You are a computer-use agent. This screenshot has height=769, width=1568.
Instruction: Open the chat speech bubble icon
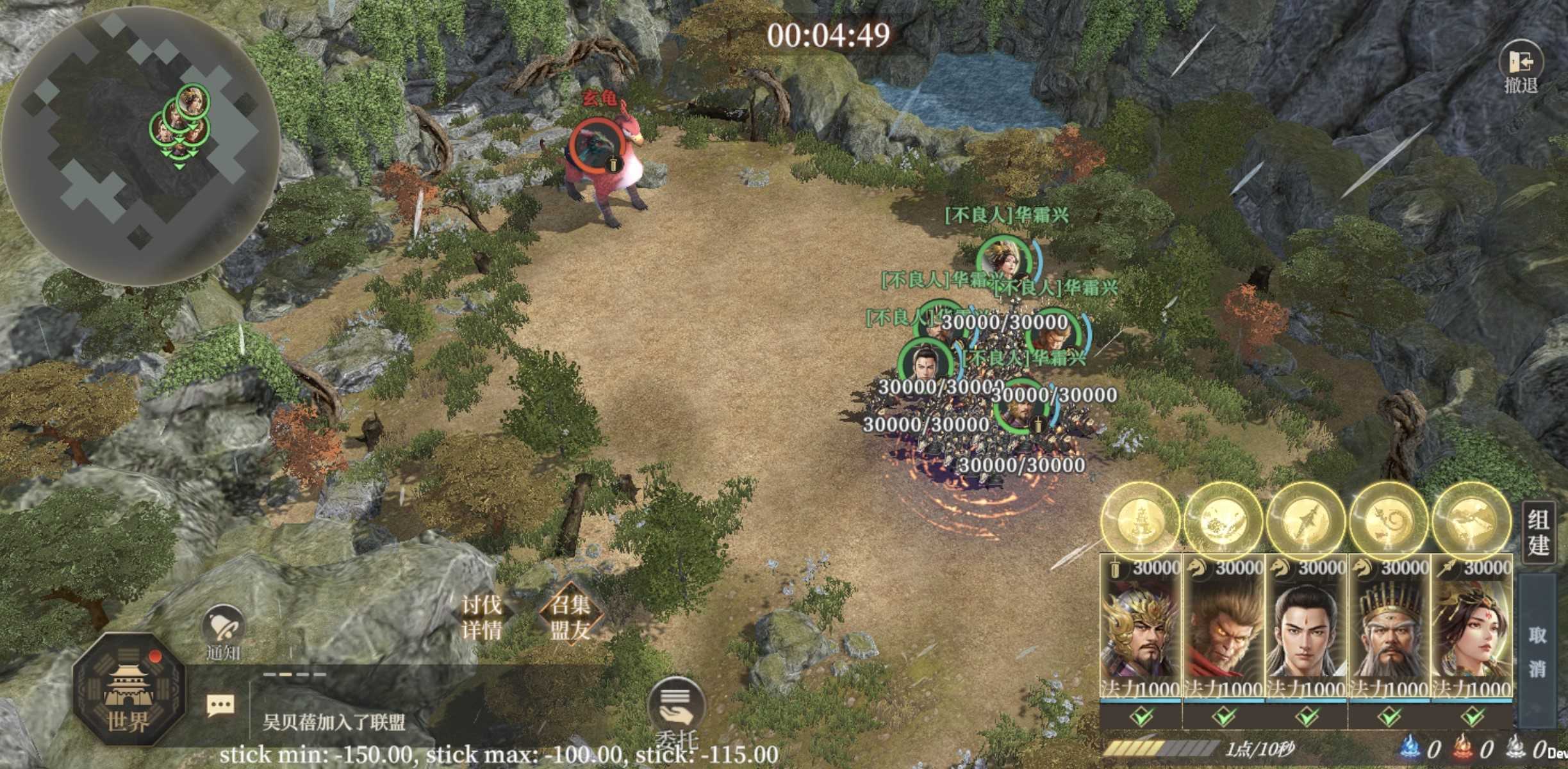(220, 706)
